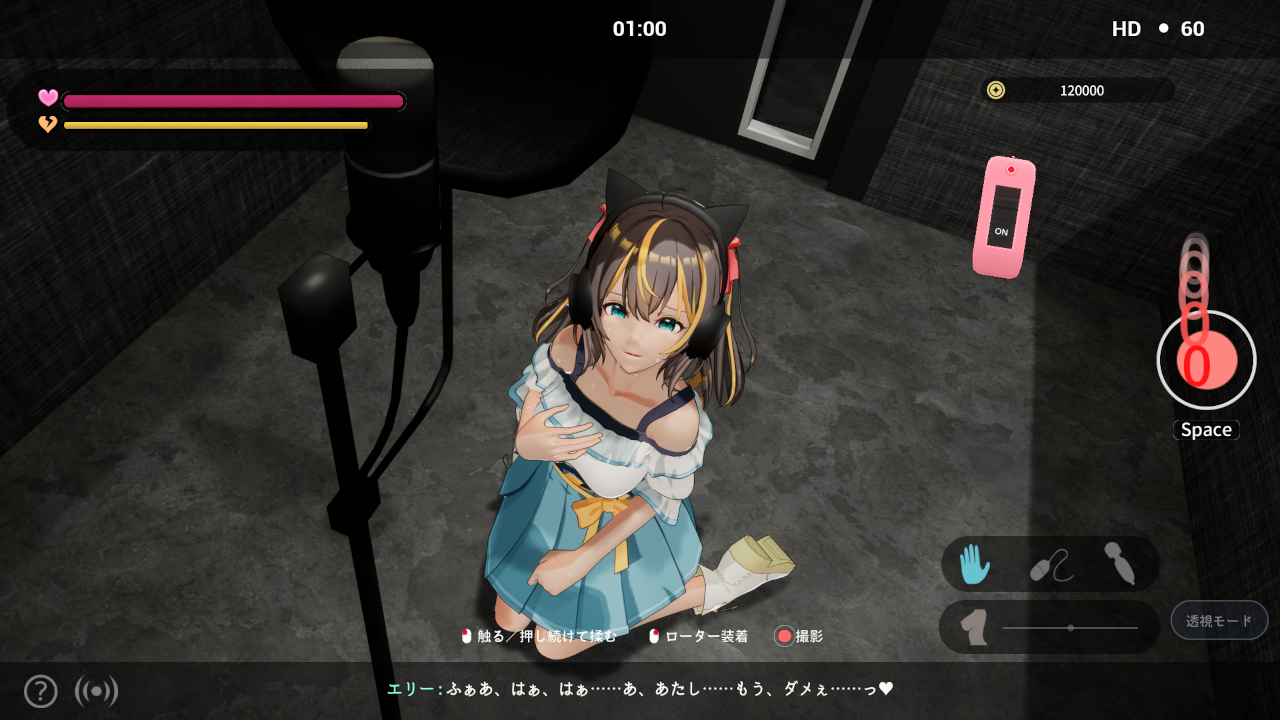Click the red circular Space gauge
The image size is (1280, 720).
click(x=1206, y=360)
